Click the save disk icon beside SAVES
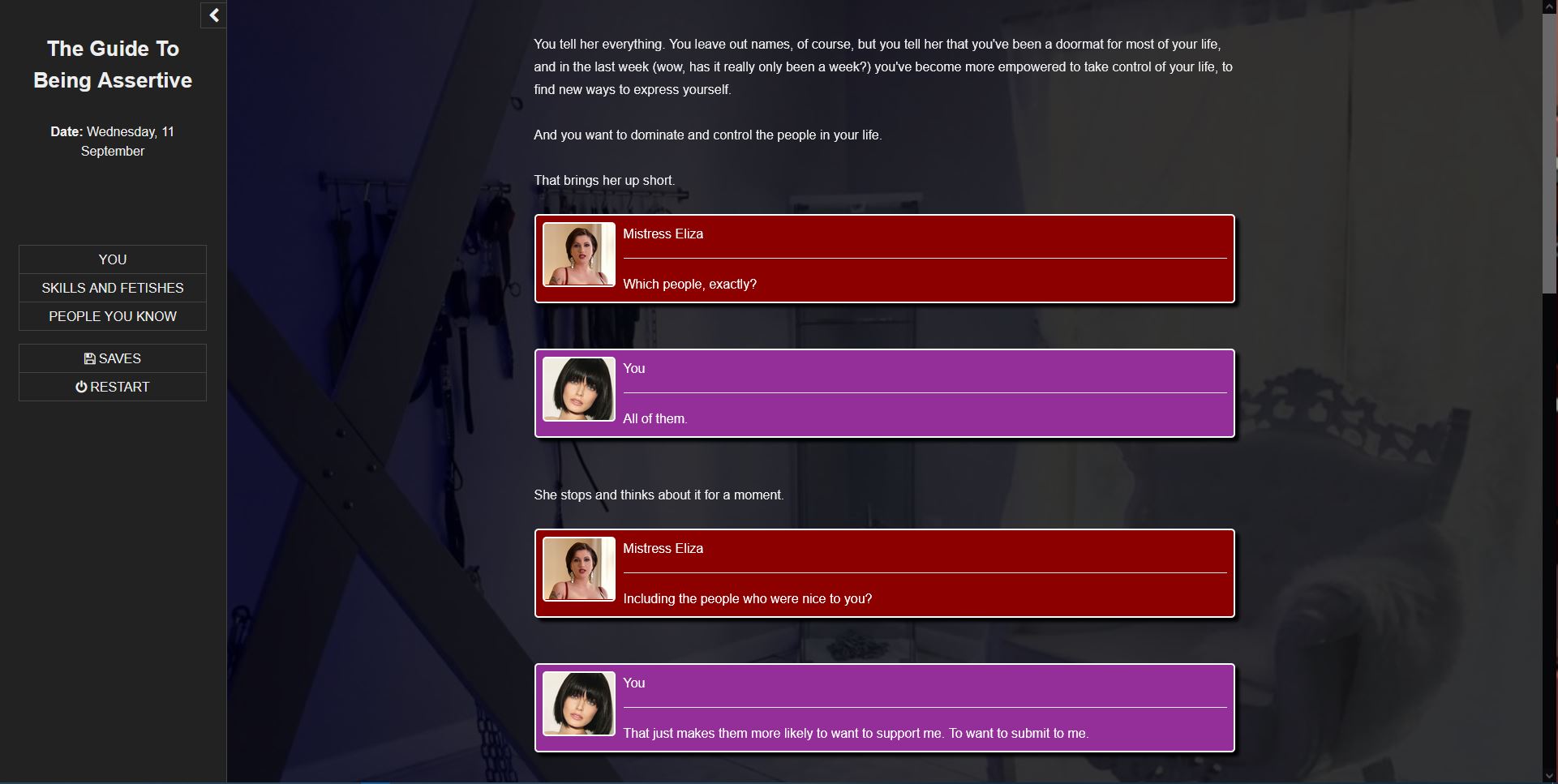 pyautogui.click(x=91, y=358)
